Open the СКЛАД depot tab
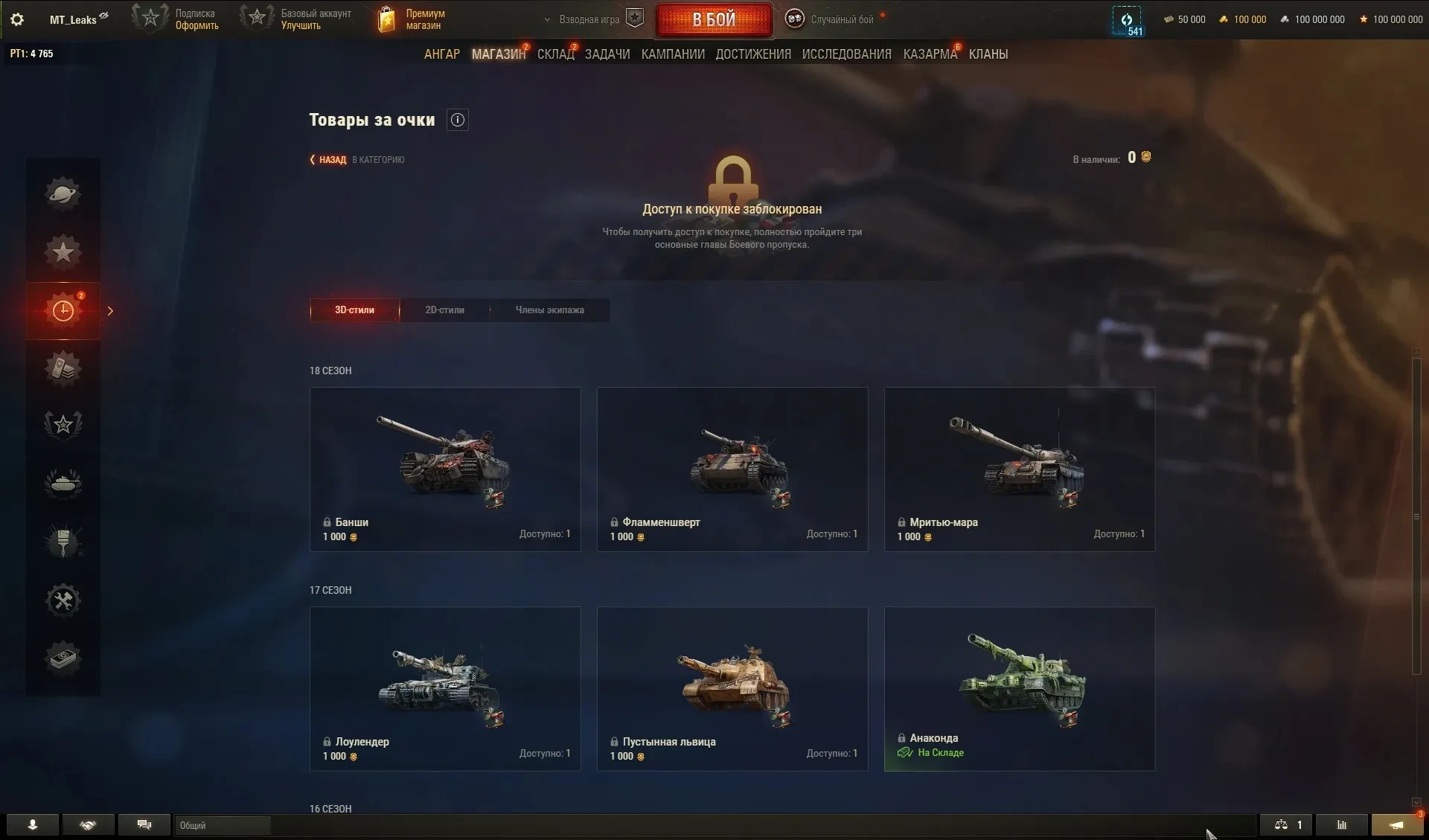This screenshot has width=1429, height=840. (555, 54)
